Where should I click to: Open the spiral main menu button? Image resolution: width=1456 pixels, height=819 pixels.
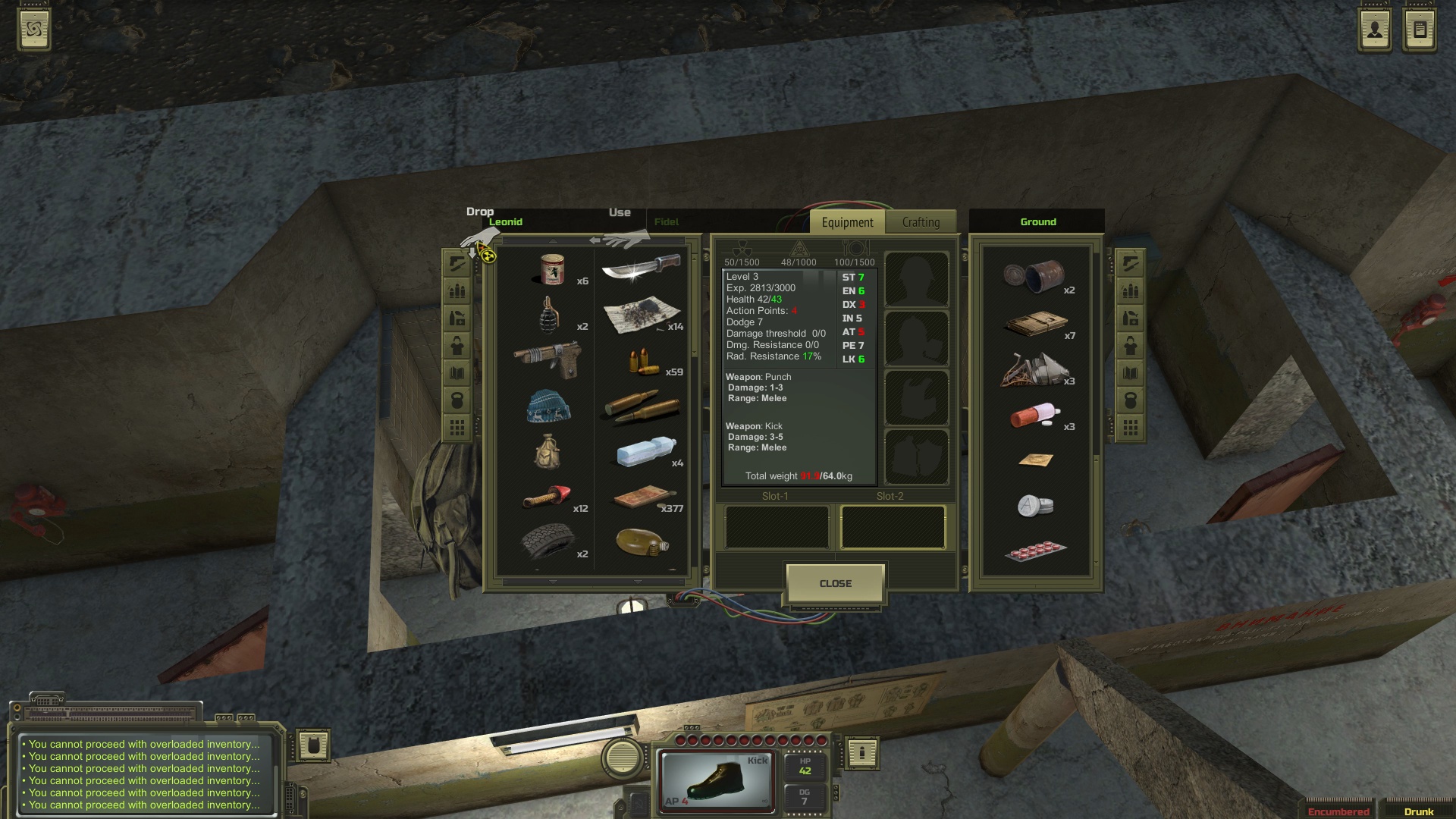[34, 30]
